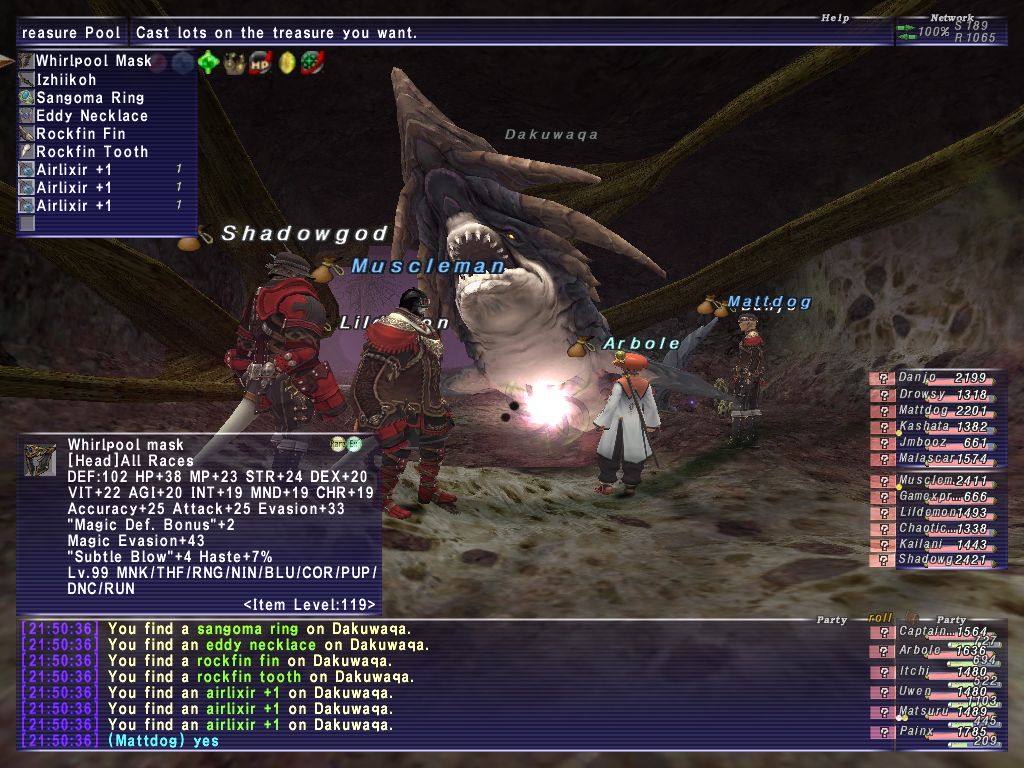Select the Sangoma Ring treasure entry
This screenshot has height=768, width=1024.
coord(90,98)
